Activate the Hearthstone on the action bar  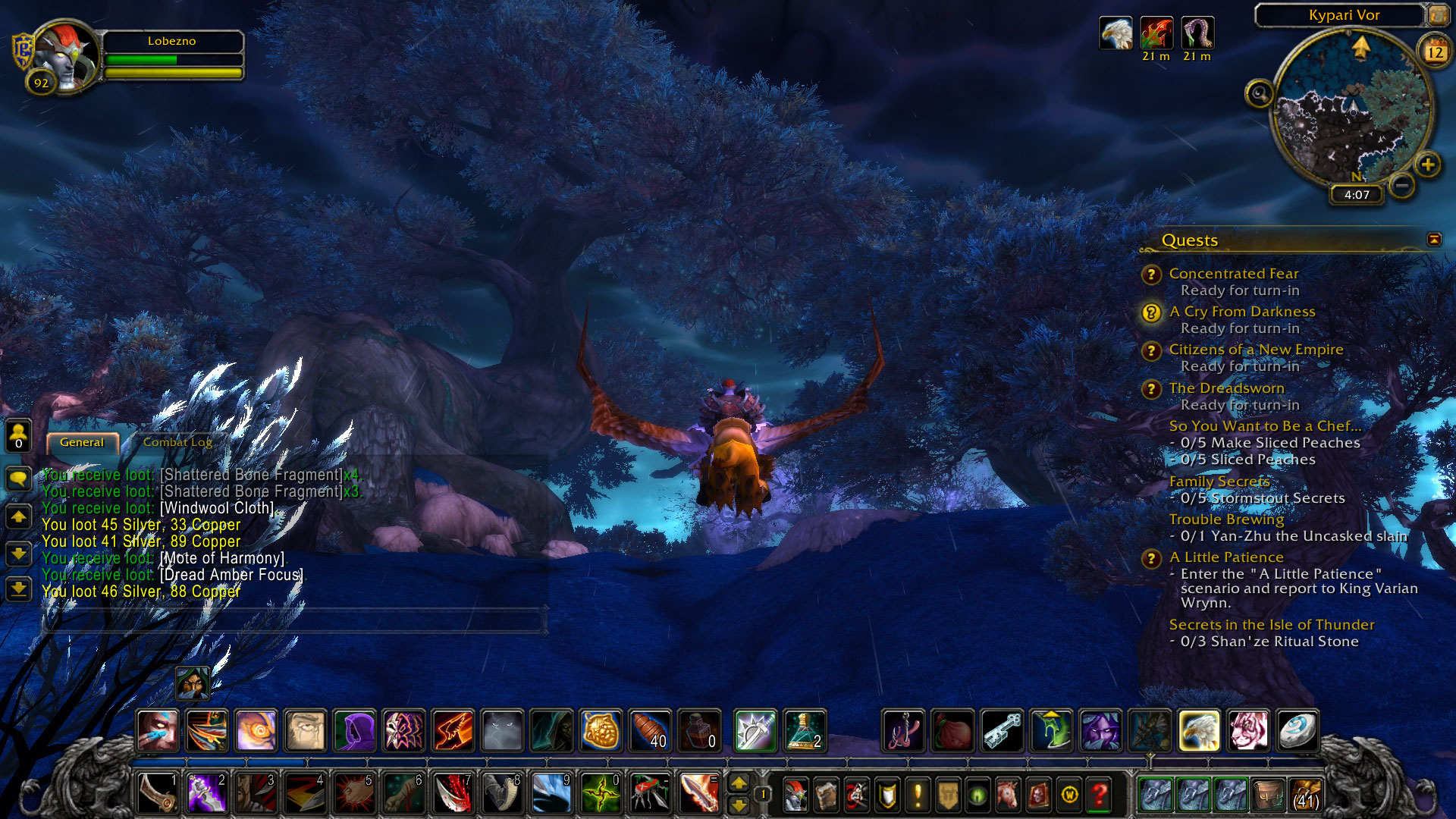(1297, 731)
